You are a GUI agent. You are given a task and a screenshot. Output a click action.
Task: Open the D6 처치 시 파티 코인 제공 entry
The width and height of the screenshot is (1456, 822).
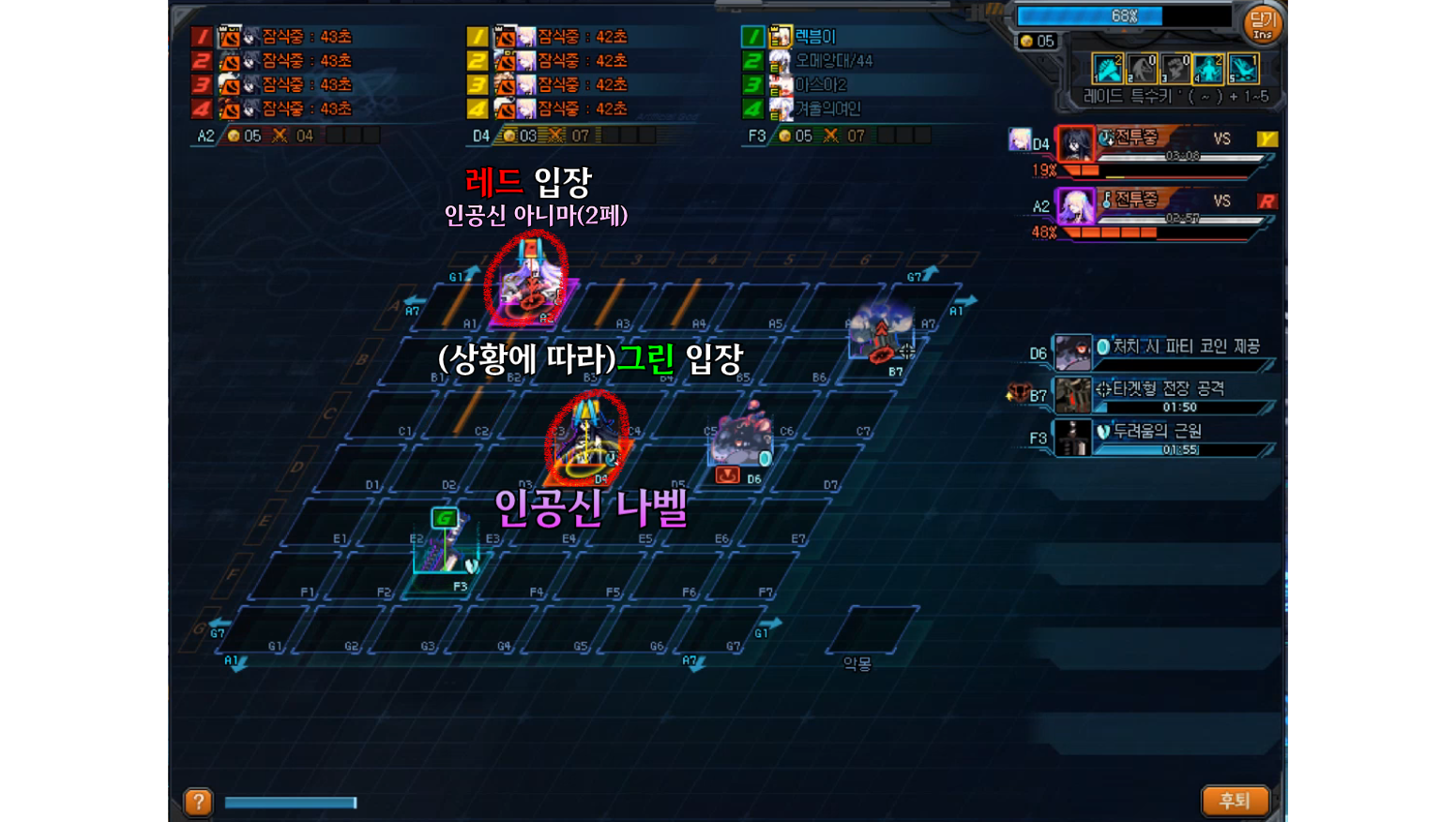coord(1164,351)
